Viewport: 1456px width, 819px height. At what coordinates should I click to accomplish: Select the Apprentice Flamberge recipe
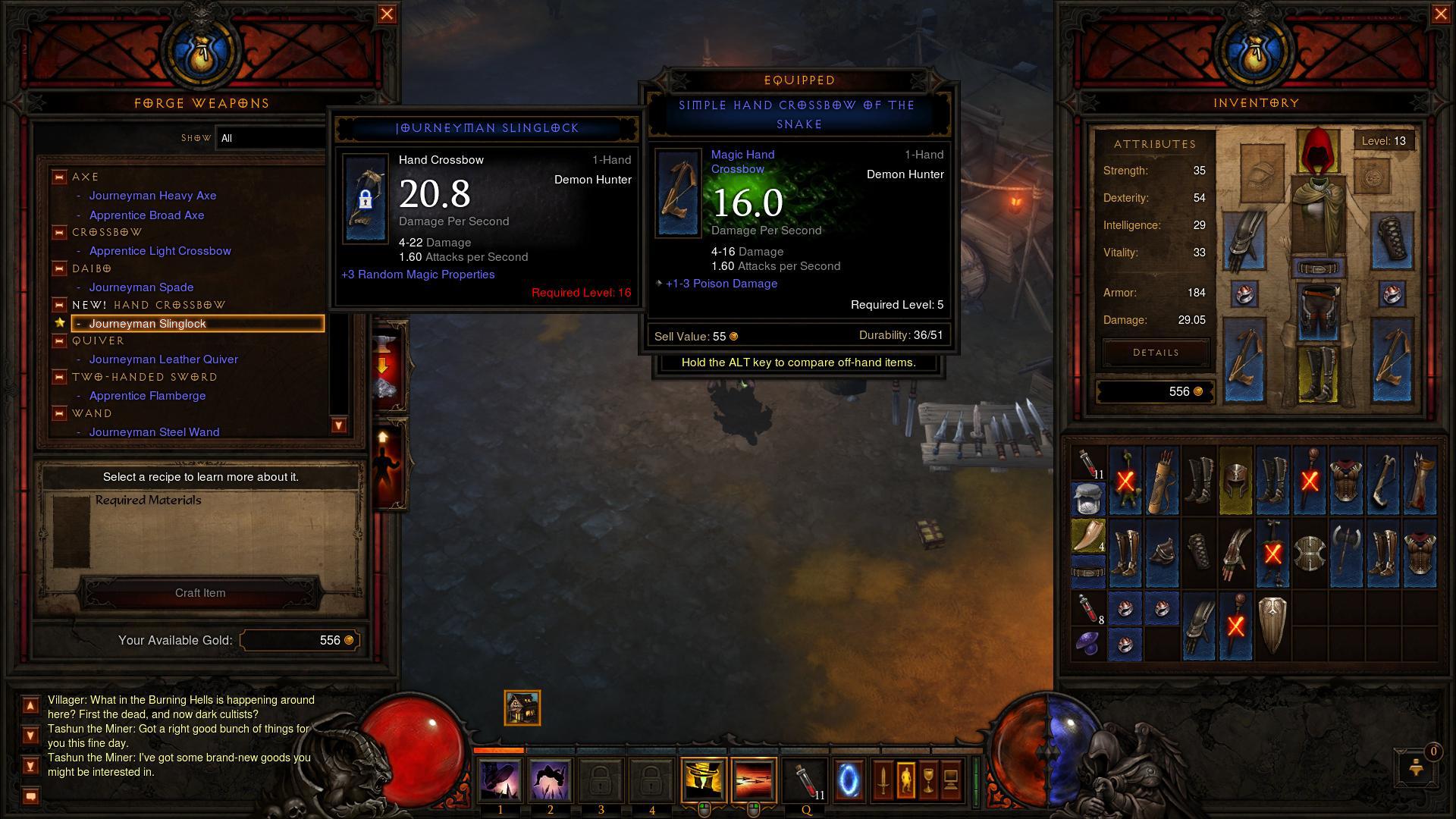[x=147, y=395]
